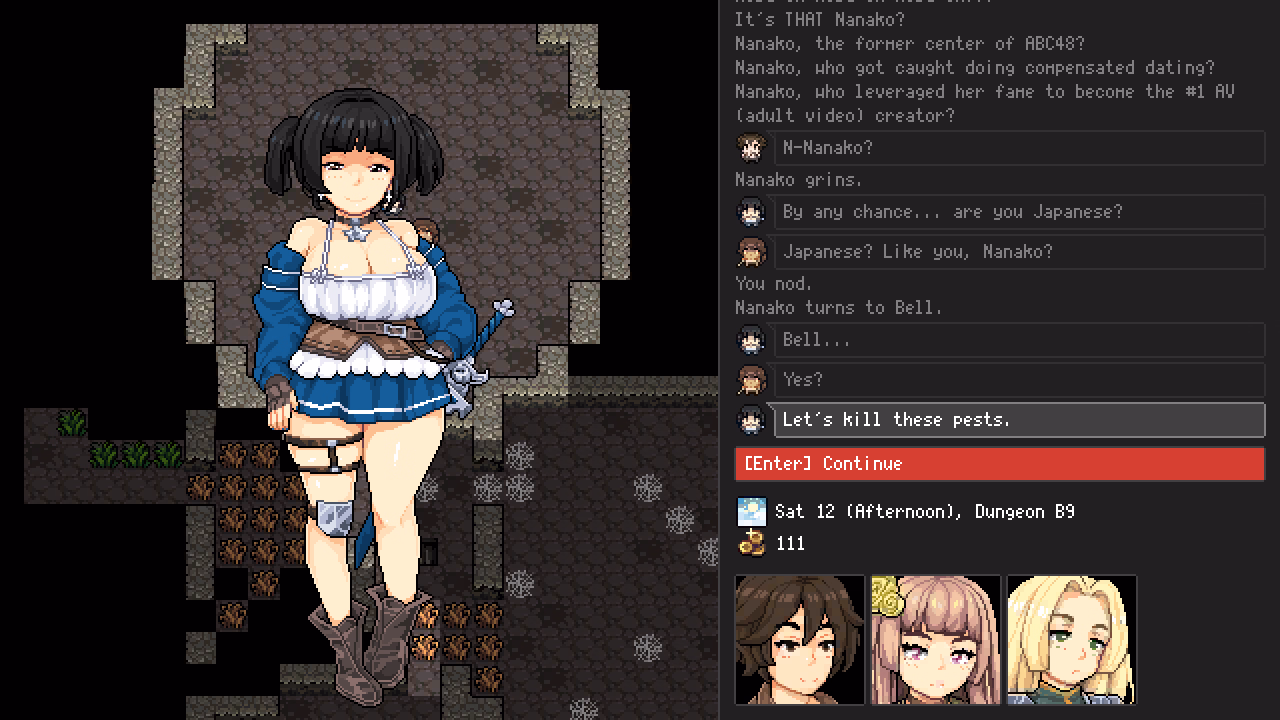
Task: Click the highlighted "Let's kill these pests." dialogue box
Action: pyautogui.click(x=1017, y=420)
